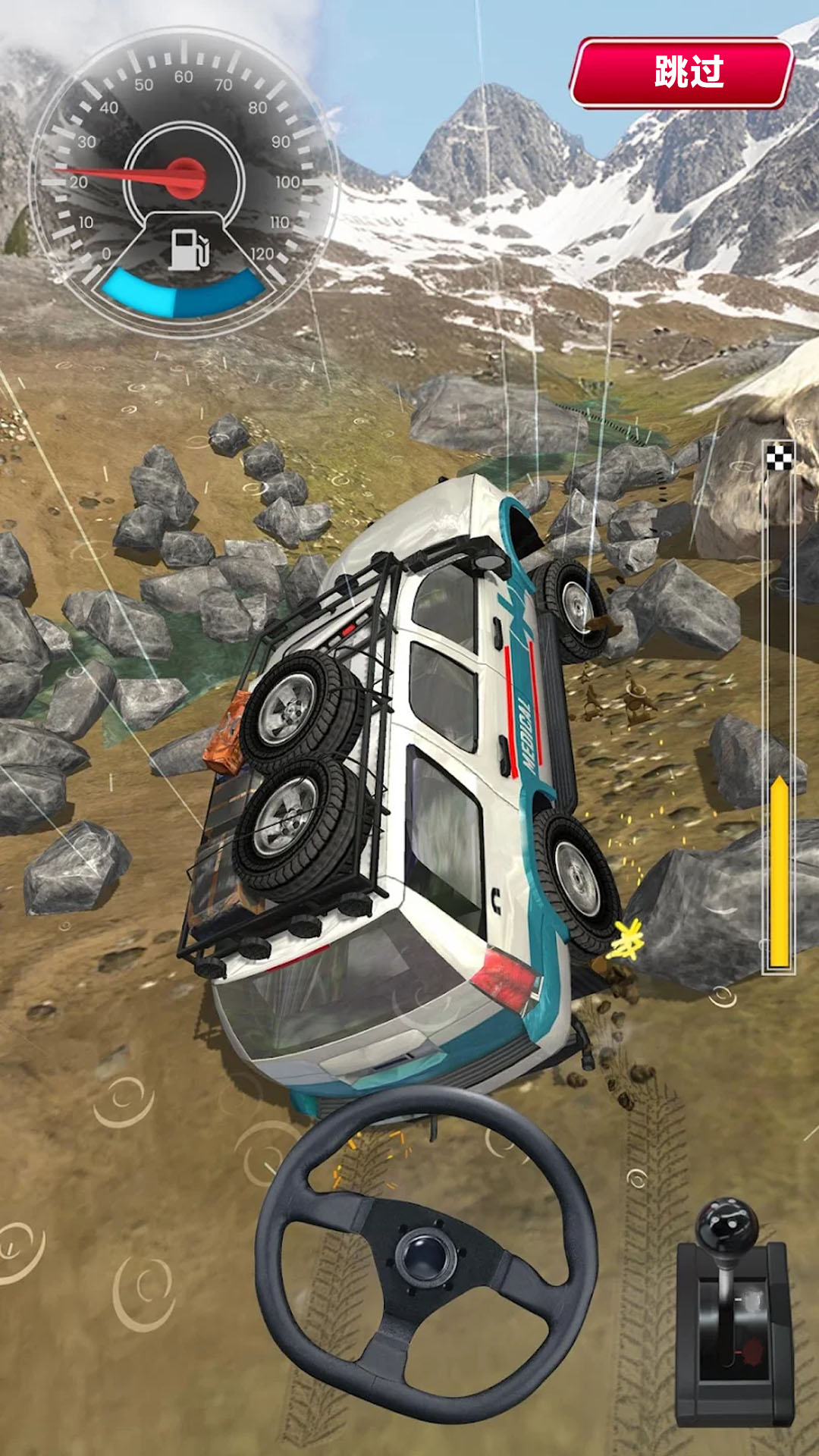Tap the red 跳过 skip button

(682, 73)
